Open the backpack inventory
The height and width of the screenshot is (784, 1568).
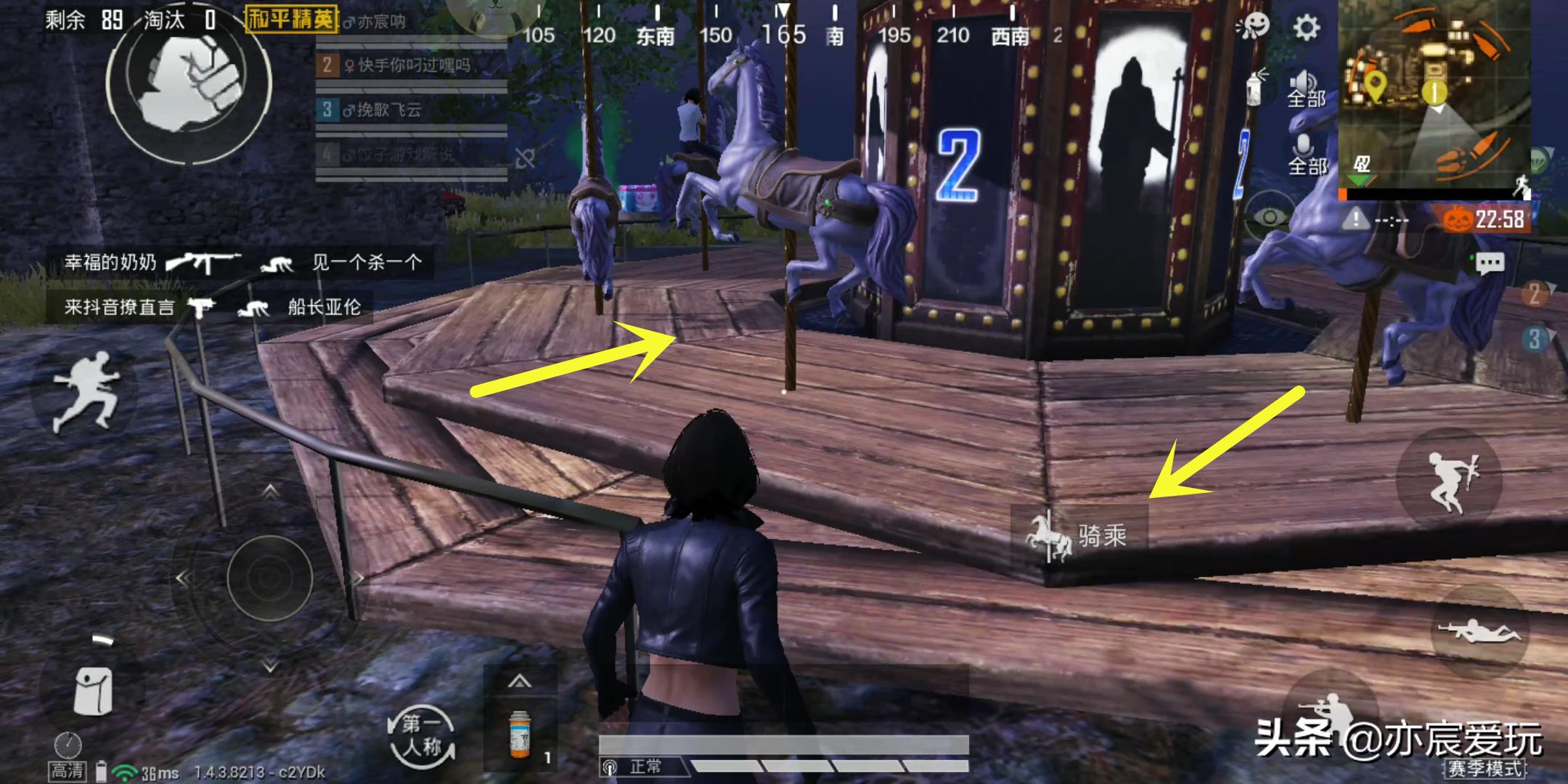click(93, 690)
